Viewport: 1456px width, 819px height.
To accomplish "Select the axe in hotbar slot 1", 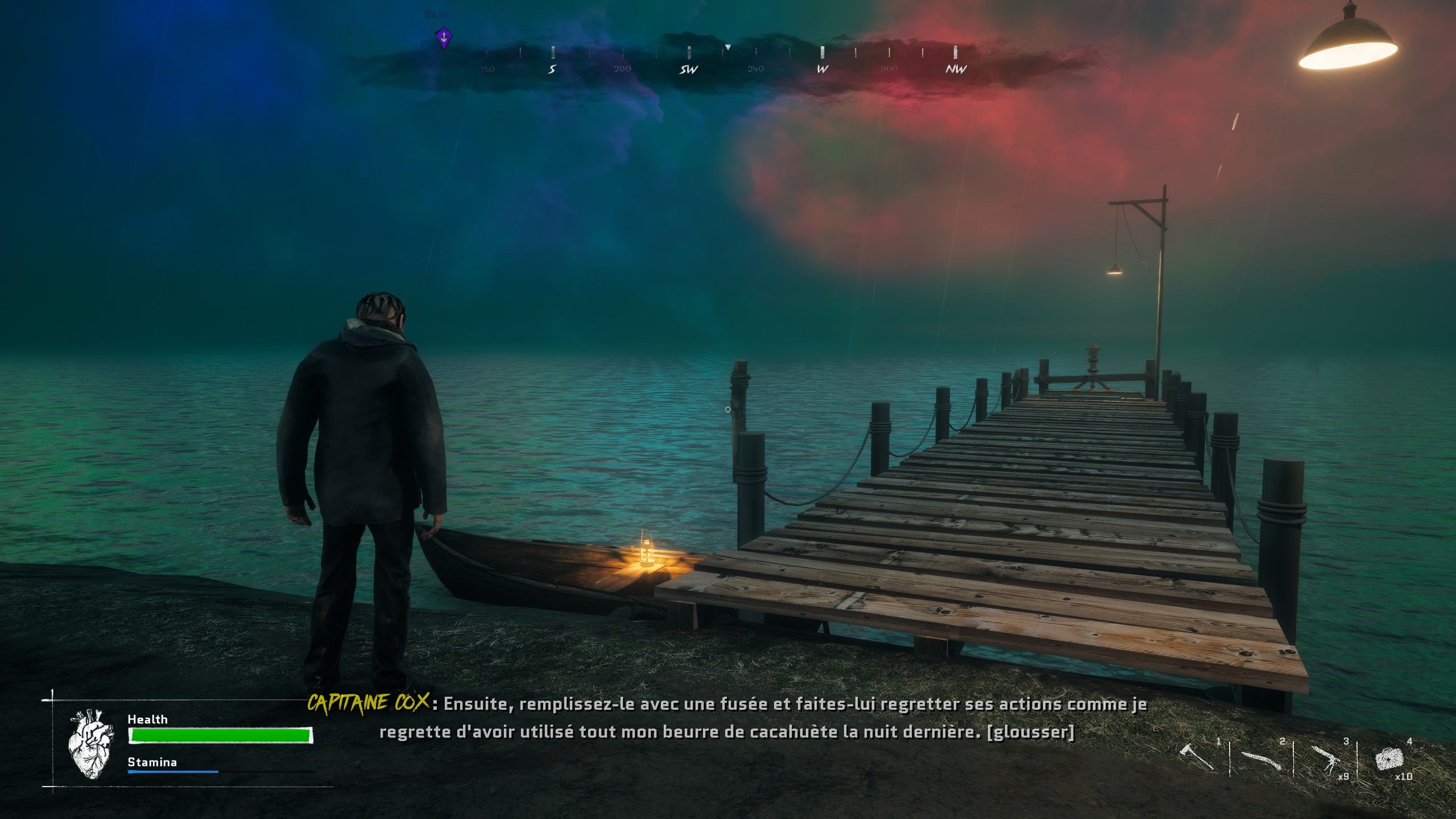I will pyautogui.click(x=1196, y=758).
